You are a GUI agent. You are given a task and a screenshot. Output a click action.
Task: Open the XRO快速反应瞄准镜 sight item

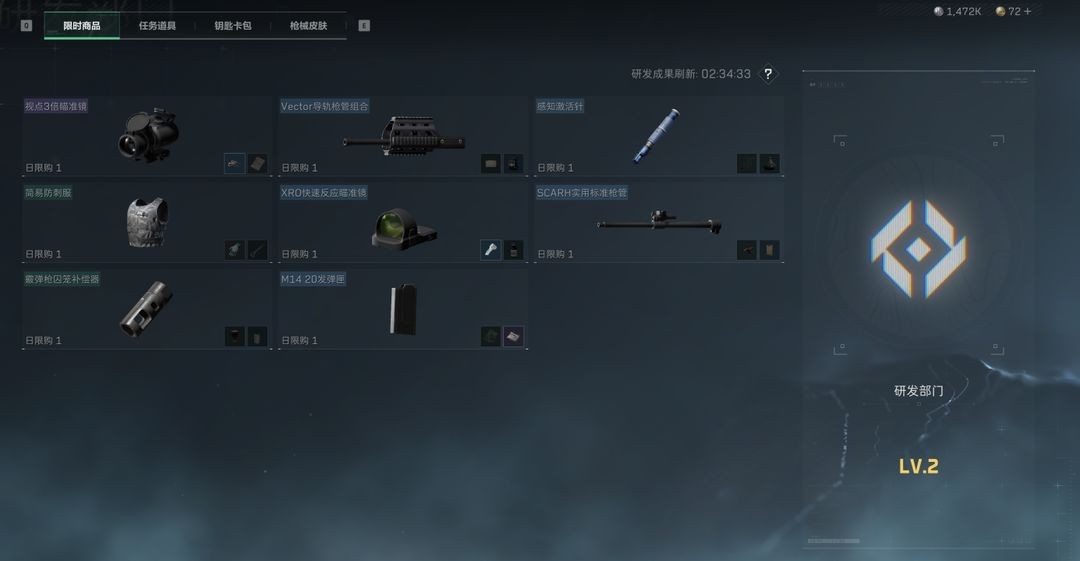tap(403, 222)
